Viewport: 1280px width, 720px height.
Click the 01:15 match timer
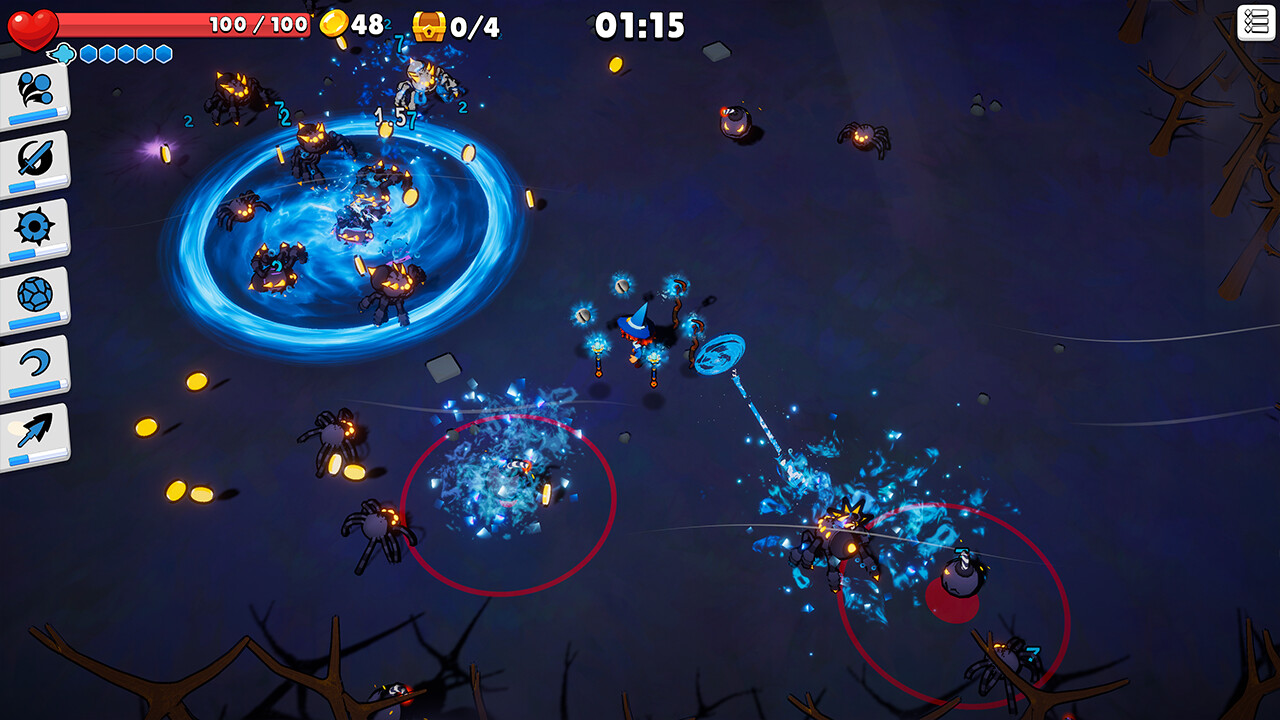click(x=640, y=24)
